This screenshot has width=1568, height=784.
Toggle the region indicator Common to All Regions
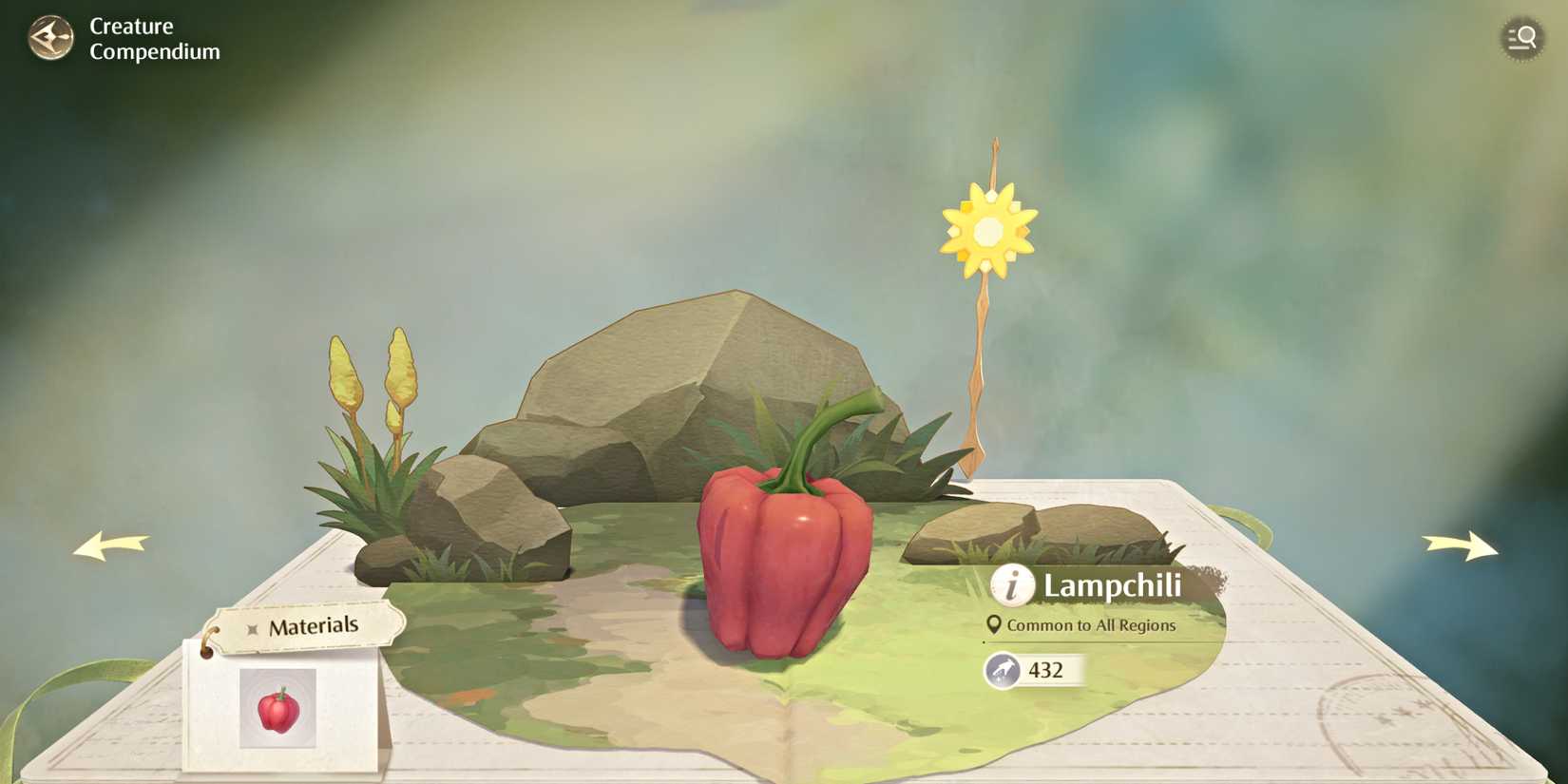[x=1092, y=625]
